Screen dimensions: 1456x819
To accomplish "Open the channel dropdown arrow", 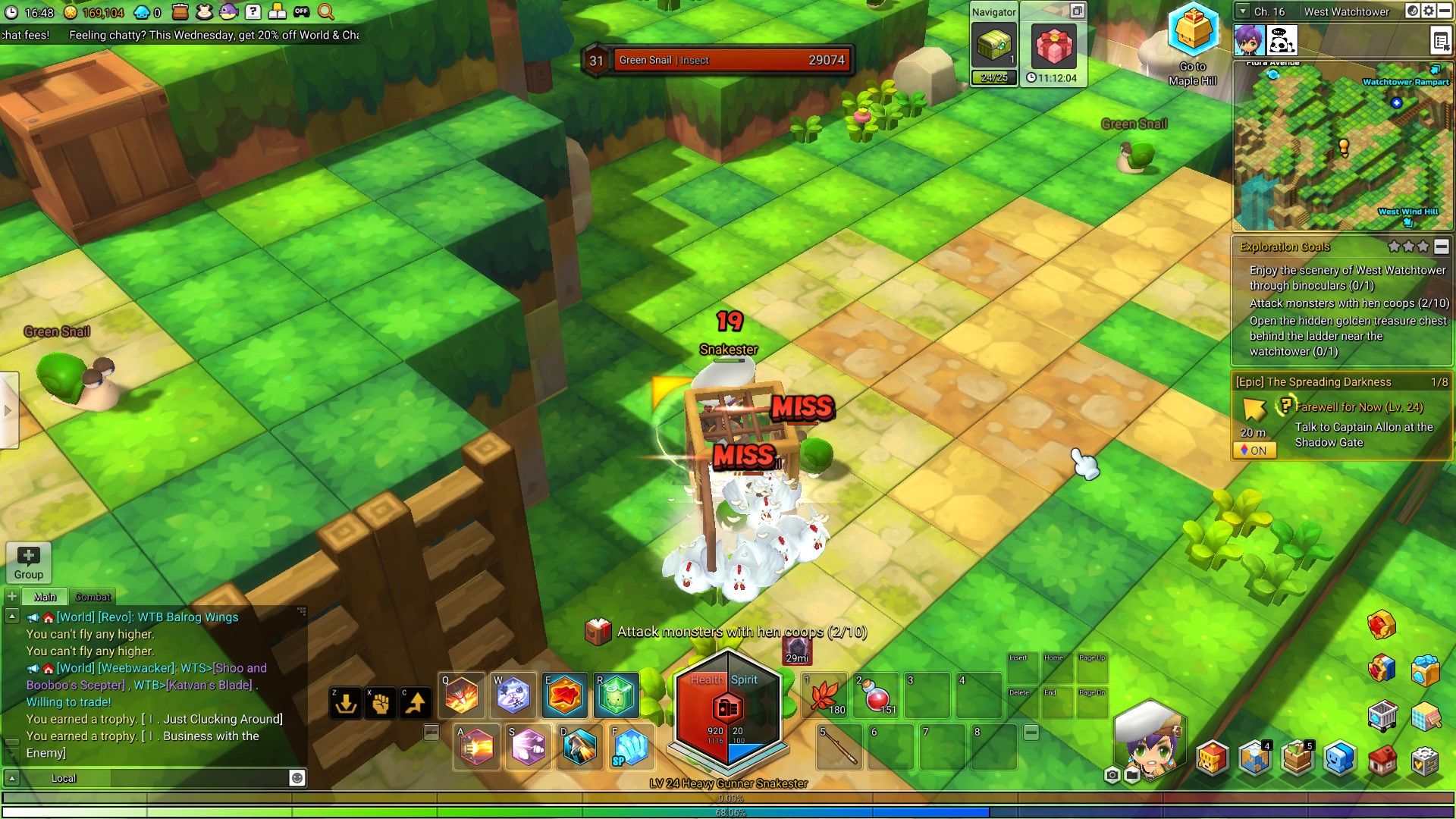I will [1242, 11].
